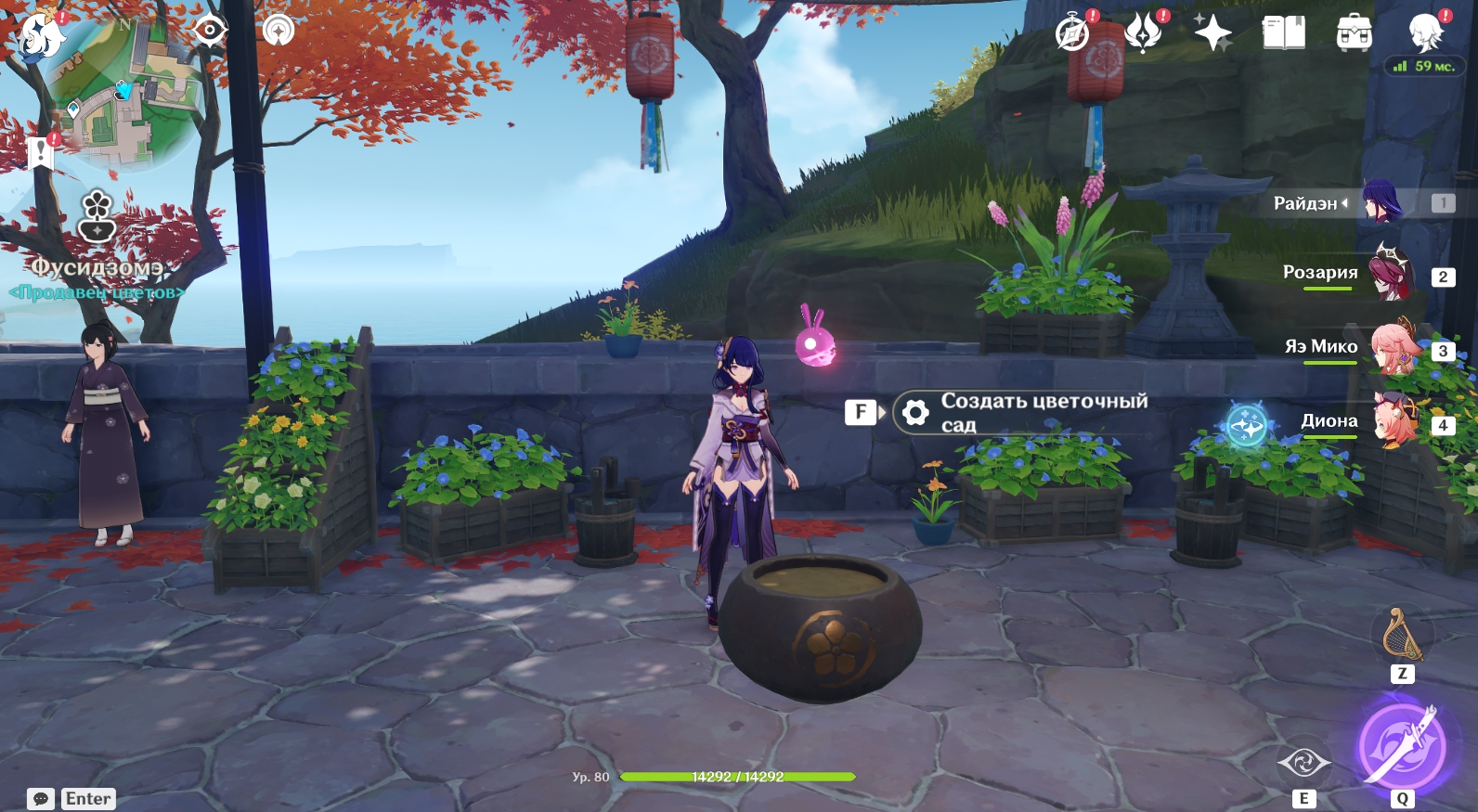Open the battle pass winged icon

tap(1143, 33)
